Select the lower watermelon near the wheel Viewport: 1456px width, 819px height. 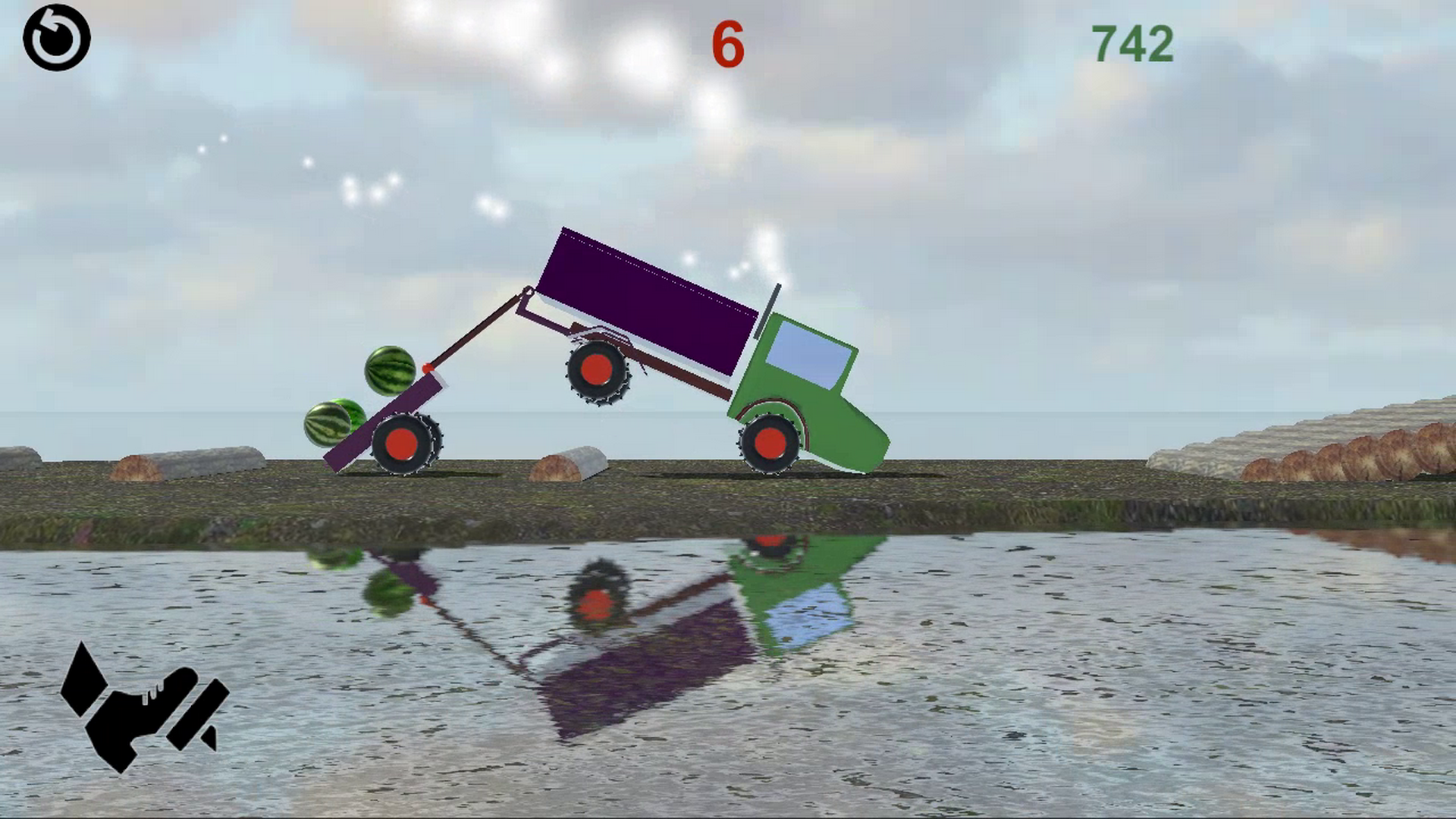tap(330, 425)
